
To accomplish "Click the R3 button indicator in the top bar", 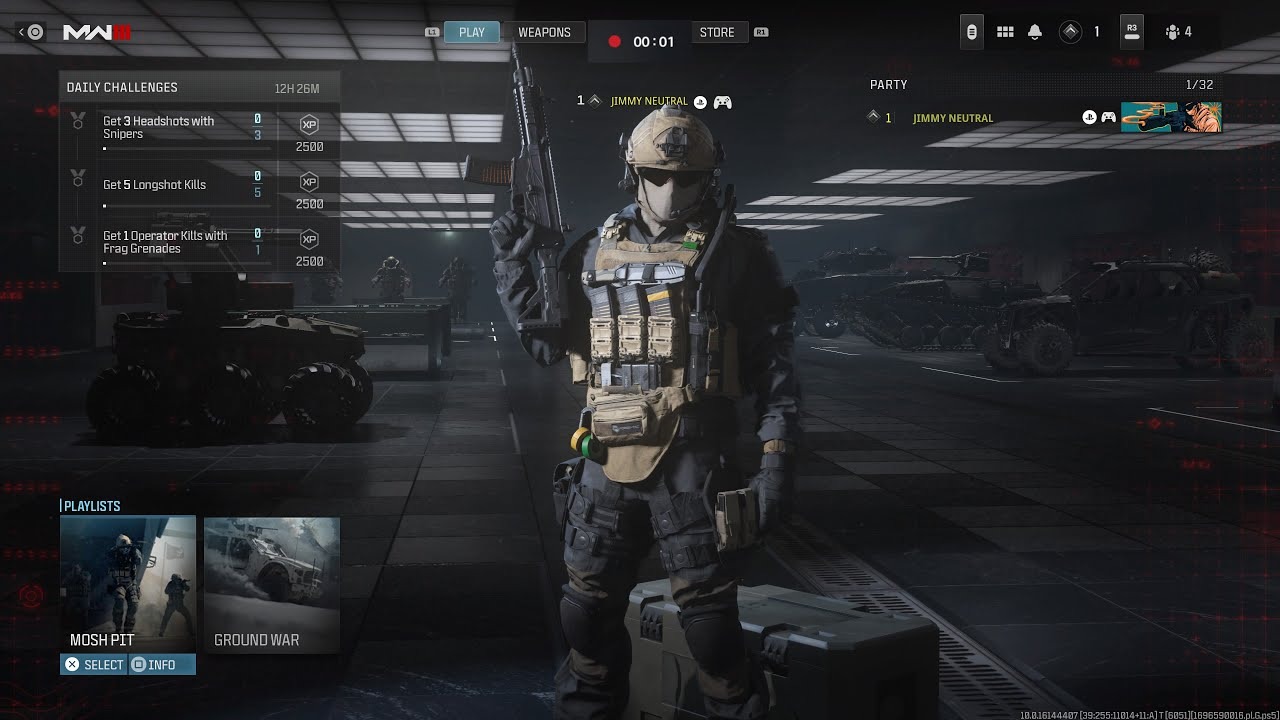I will 1131,31.
